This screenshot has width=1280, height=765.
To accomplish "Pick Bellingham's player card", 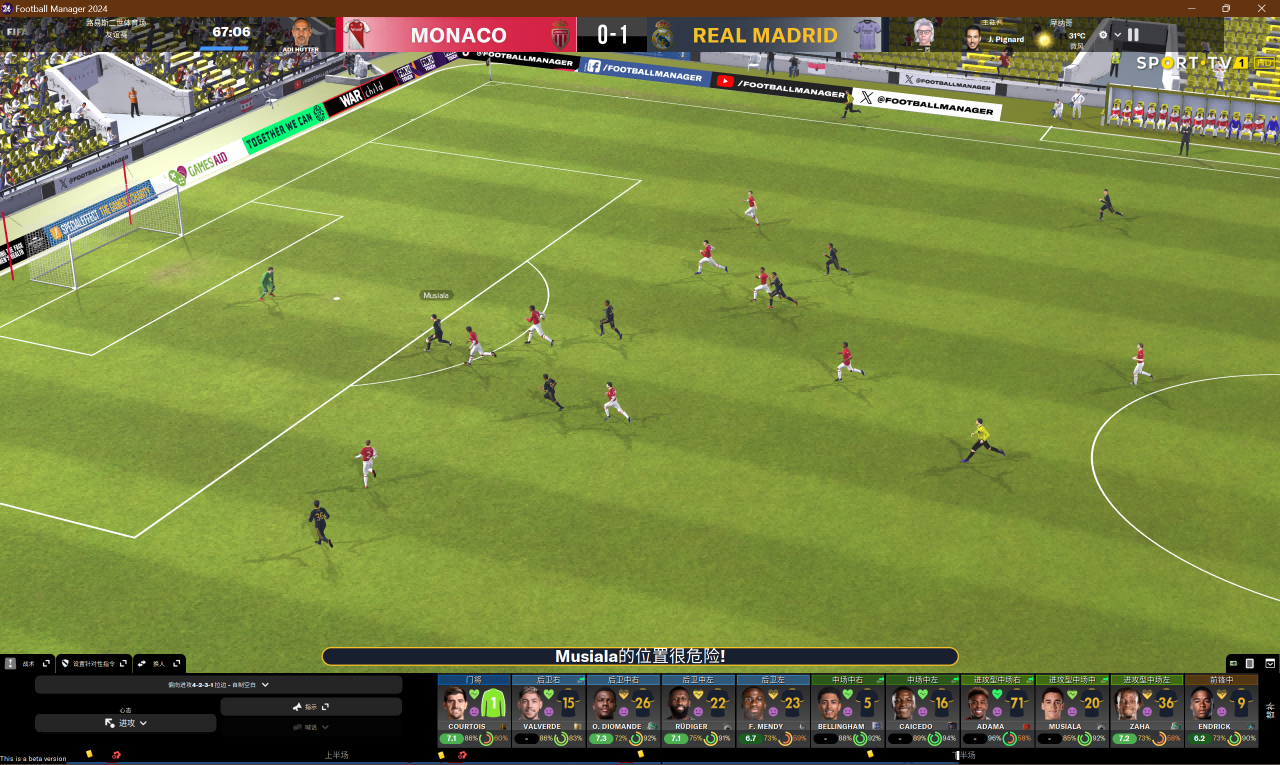I will point(847,709).
